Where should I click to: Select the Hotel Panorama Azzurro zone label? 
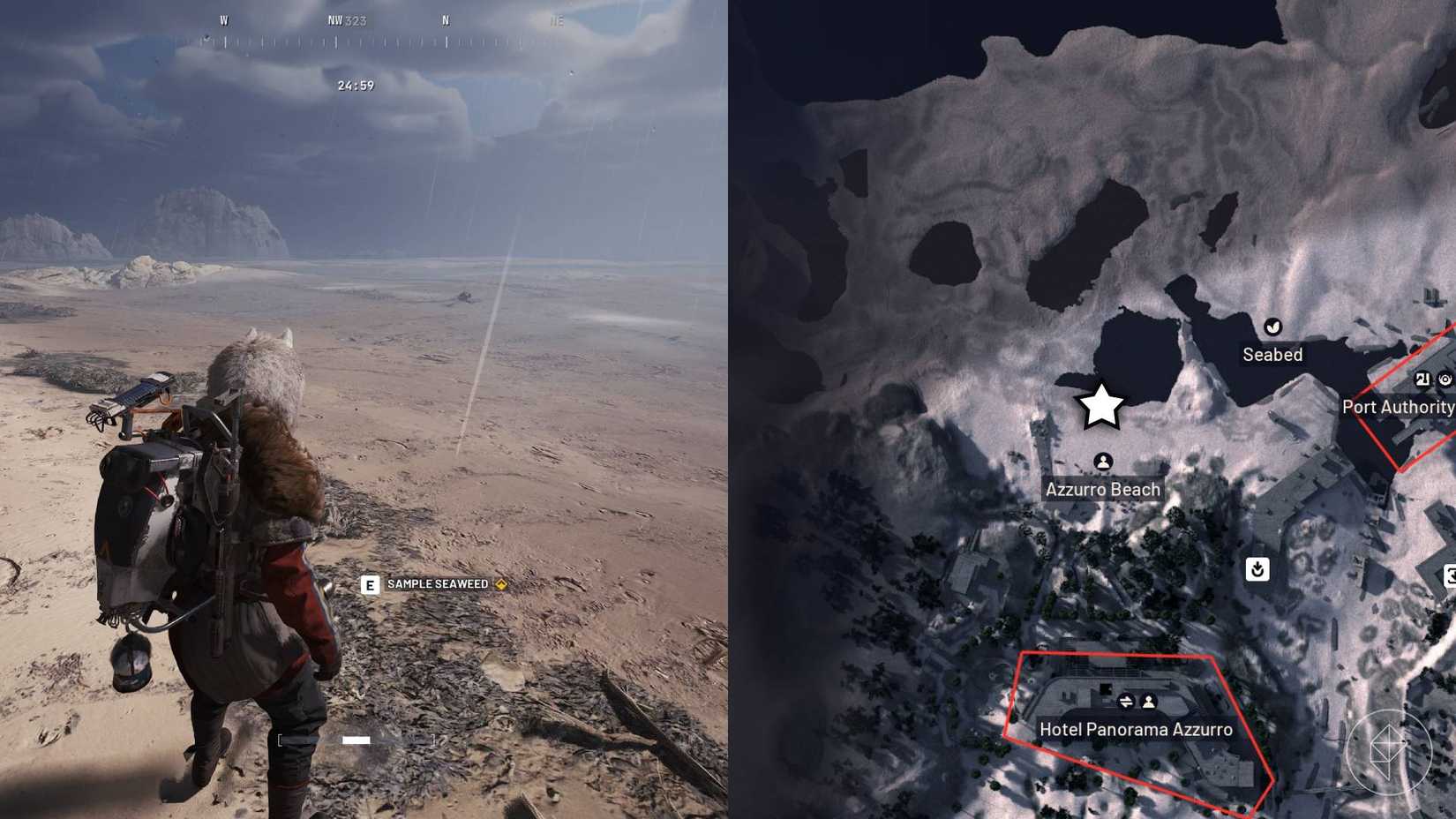(x=1135, y=729)
